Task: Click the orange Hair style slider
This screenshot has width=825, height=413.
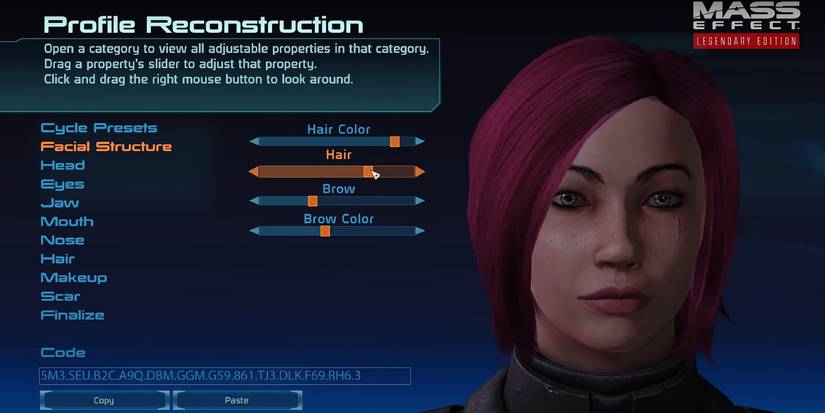Action: (x=336, y=172)
